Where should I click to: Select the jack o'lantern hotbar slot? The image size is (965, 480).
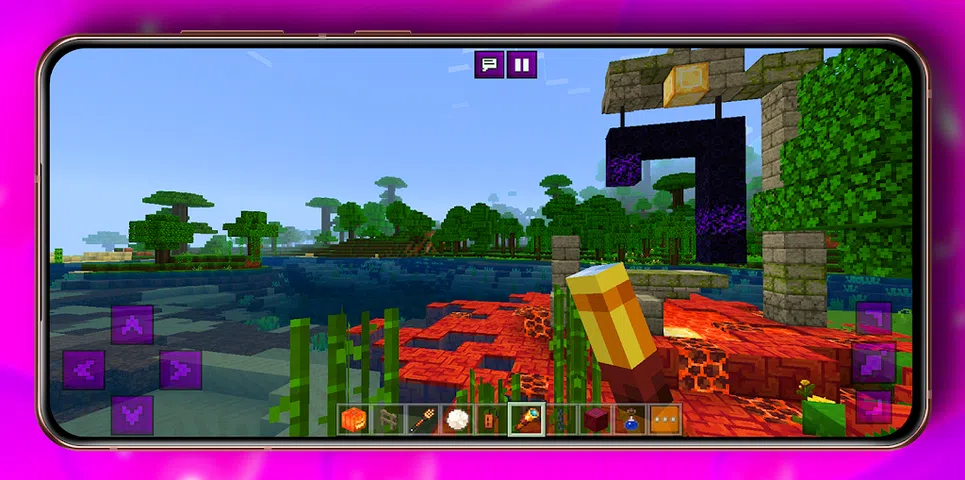(354, 420)
